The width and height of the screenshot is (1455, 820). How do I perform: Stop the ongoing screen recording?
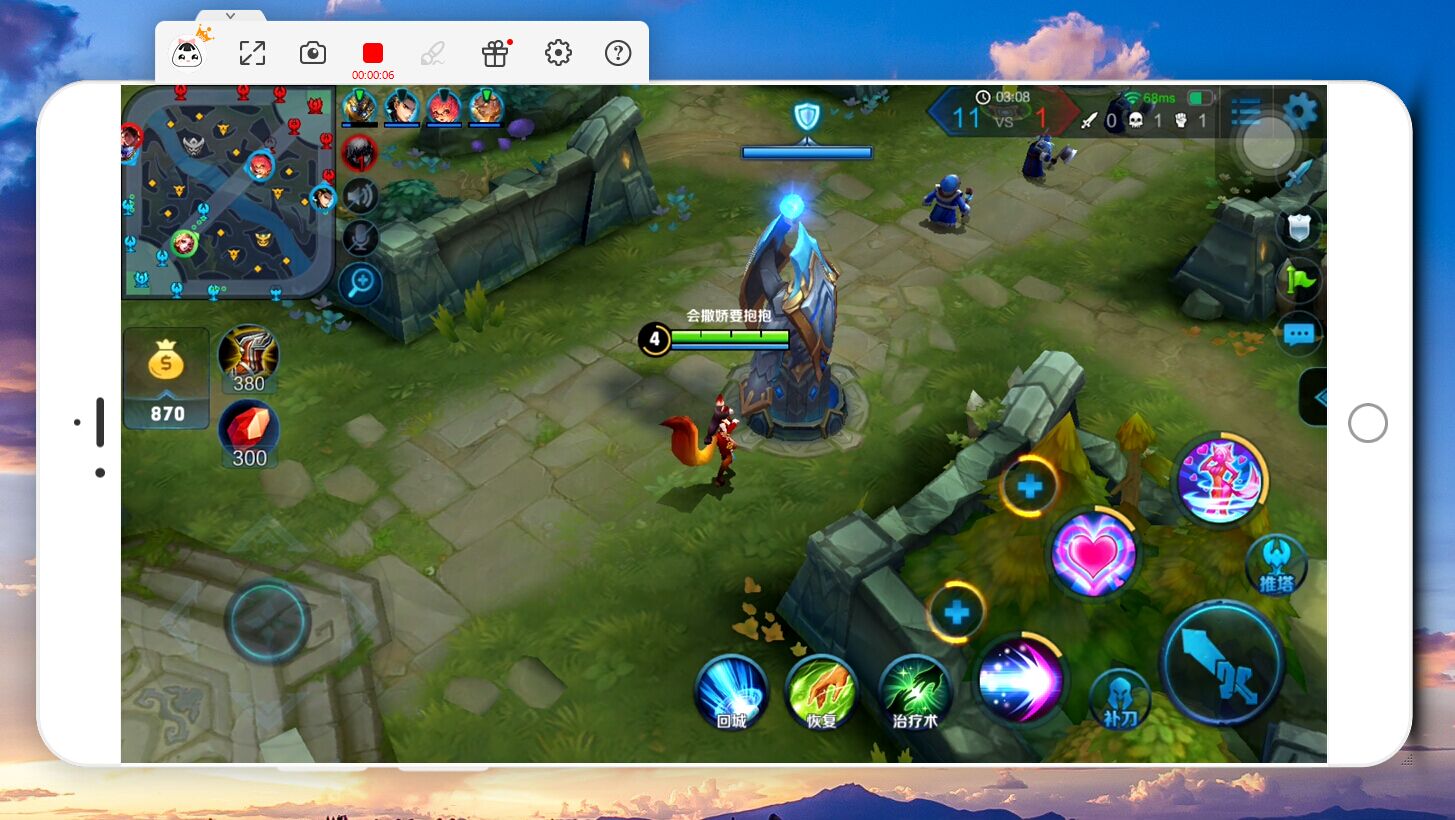372,52
